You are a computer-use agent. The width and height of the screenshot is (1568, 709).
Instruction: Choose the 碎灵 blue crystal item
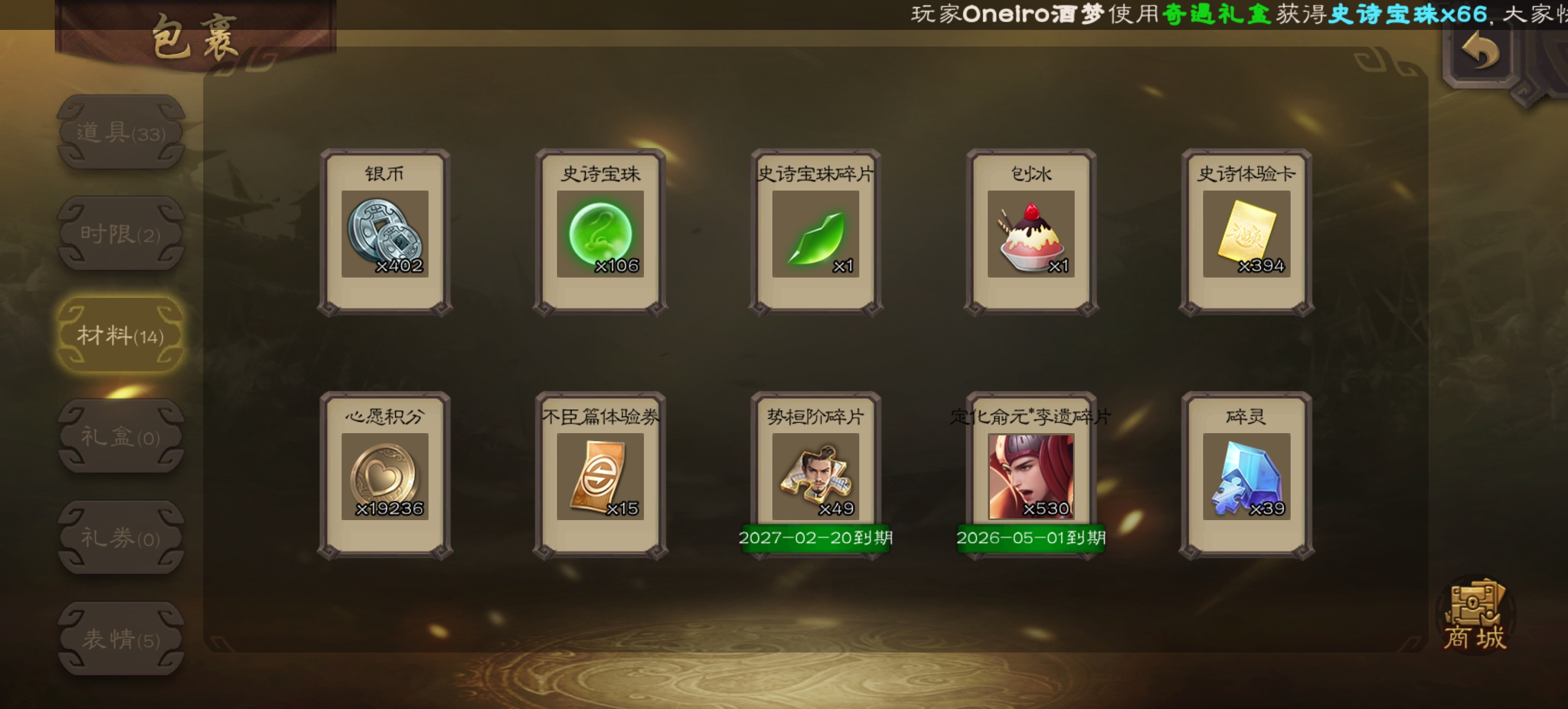(x=1247, y=476)
